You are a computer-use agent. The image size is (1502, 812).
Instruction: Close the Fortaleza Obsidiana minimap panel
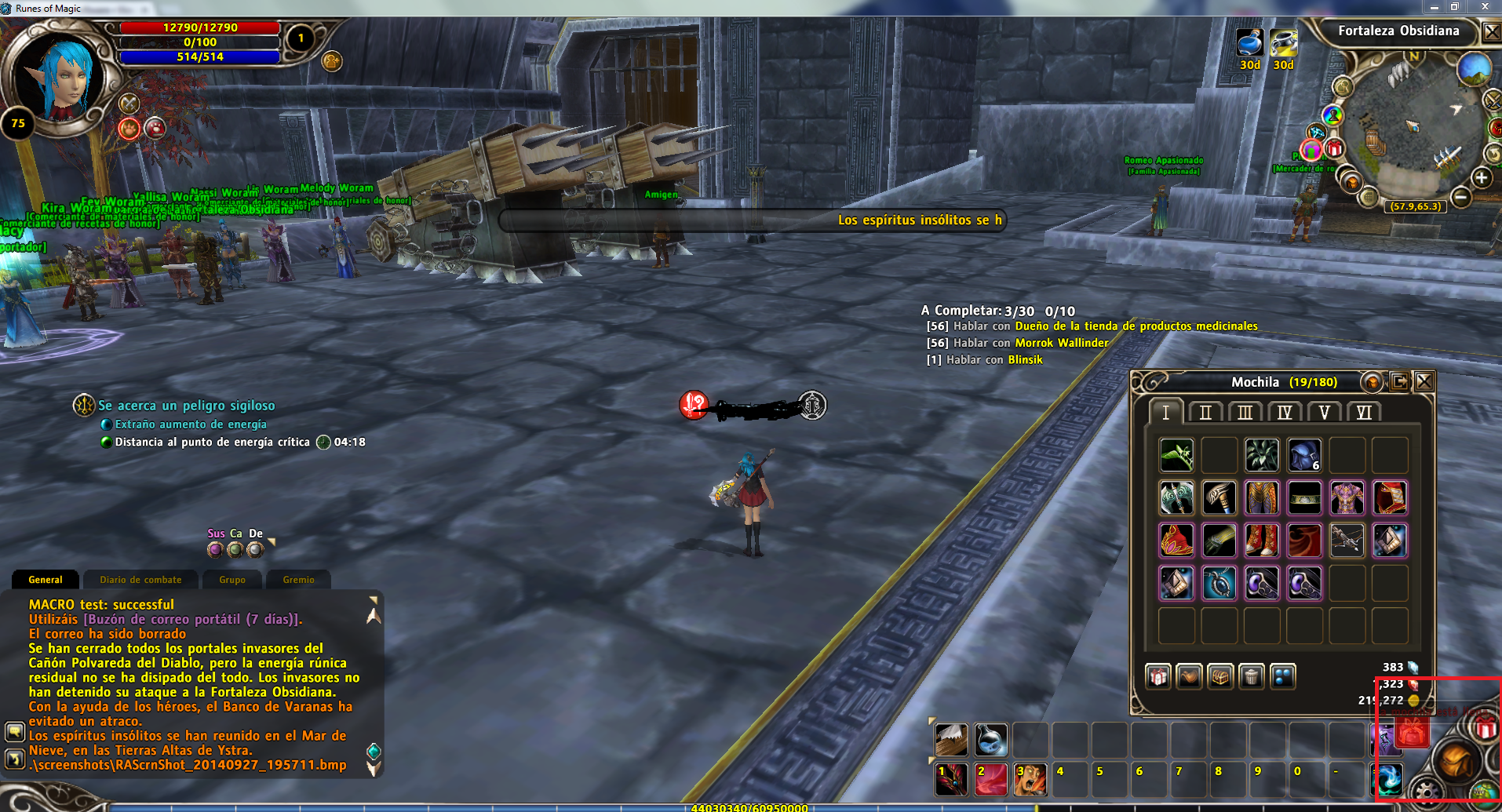pos(1492,32)
